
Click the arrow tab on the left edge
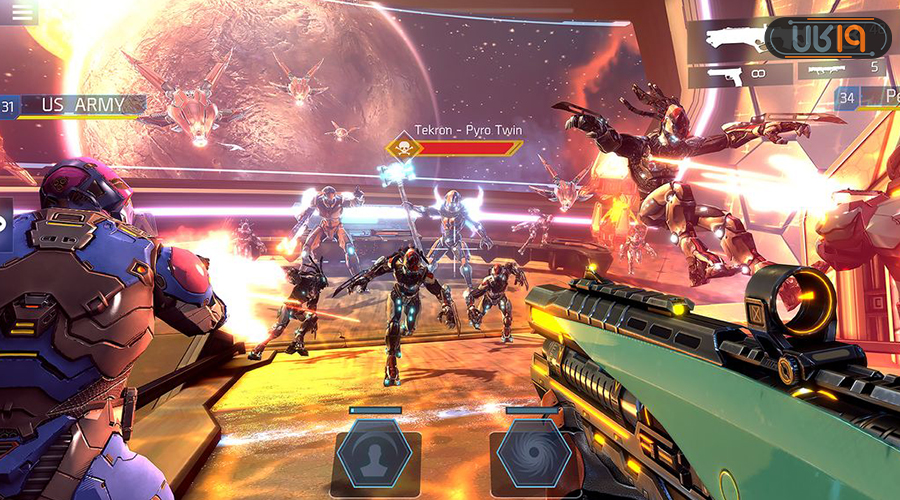tap(5, 224)
